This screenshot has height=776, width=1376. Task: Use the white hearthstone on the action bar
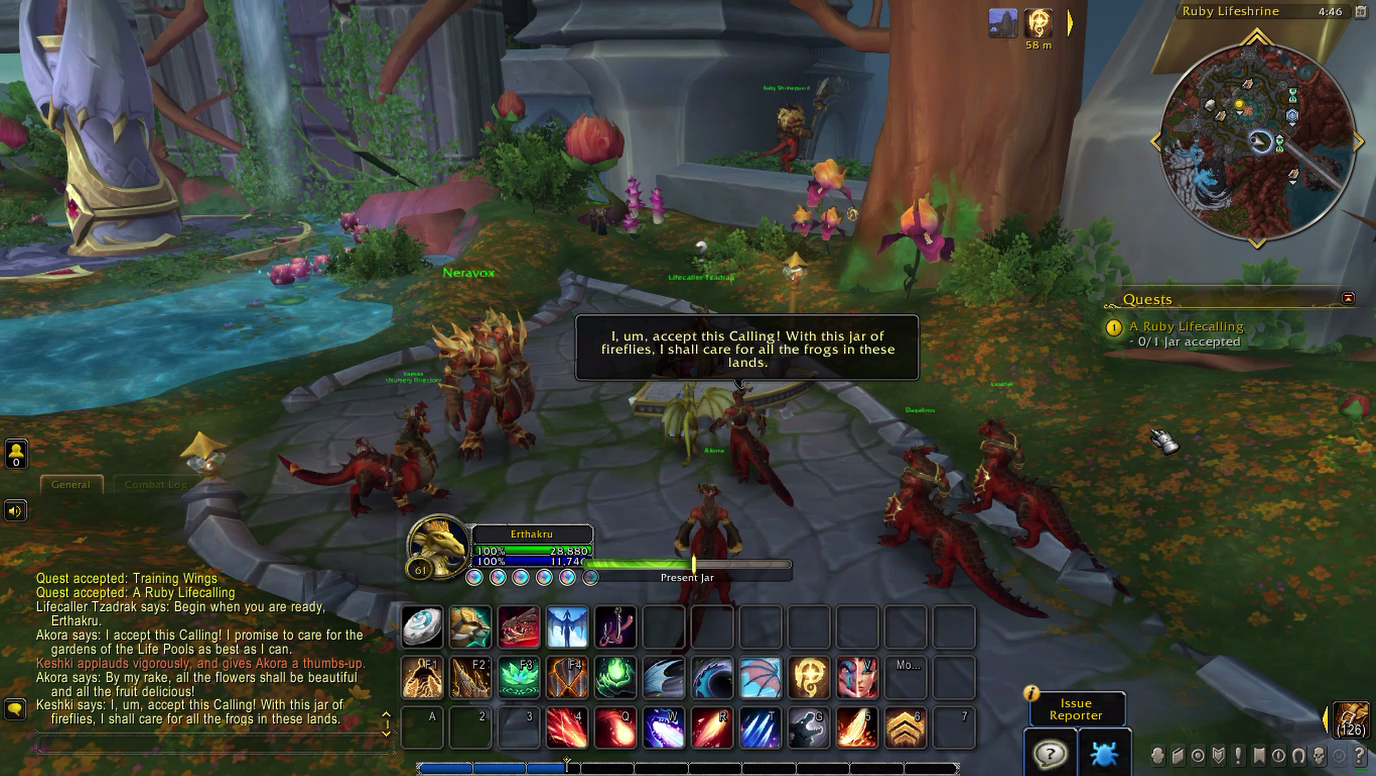[422, 627]
